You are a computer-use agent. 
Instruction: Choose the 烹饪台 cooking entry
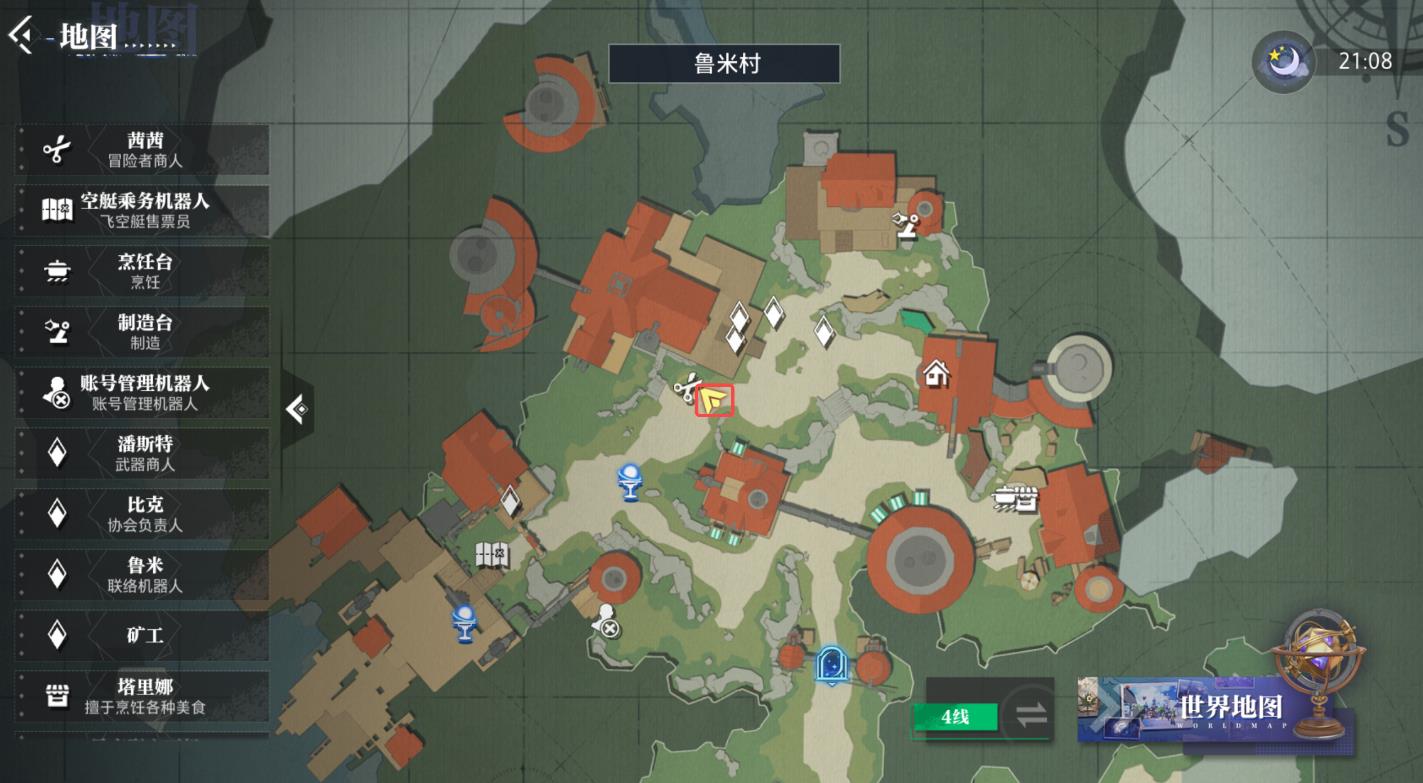click(x=143, y=271)
